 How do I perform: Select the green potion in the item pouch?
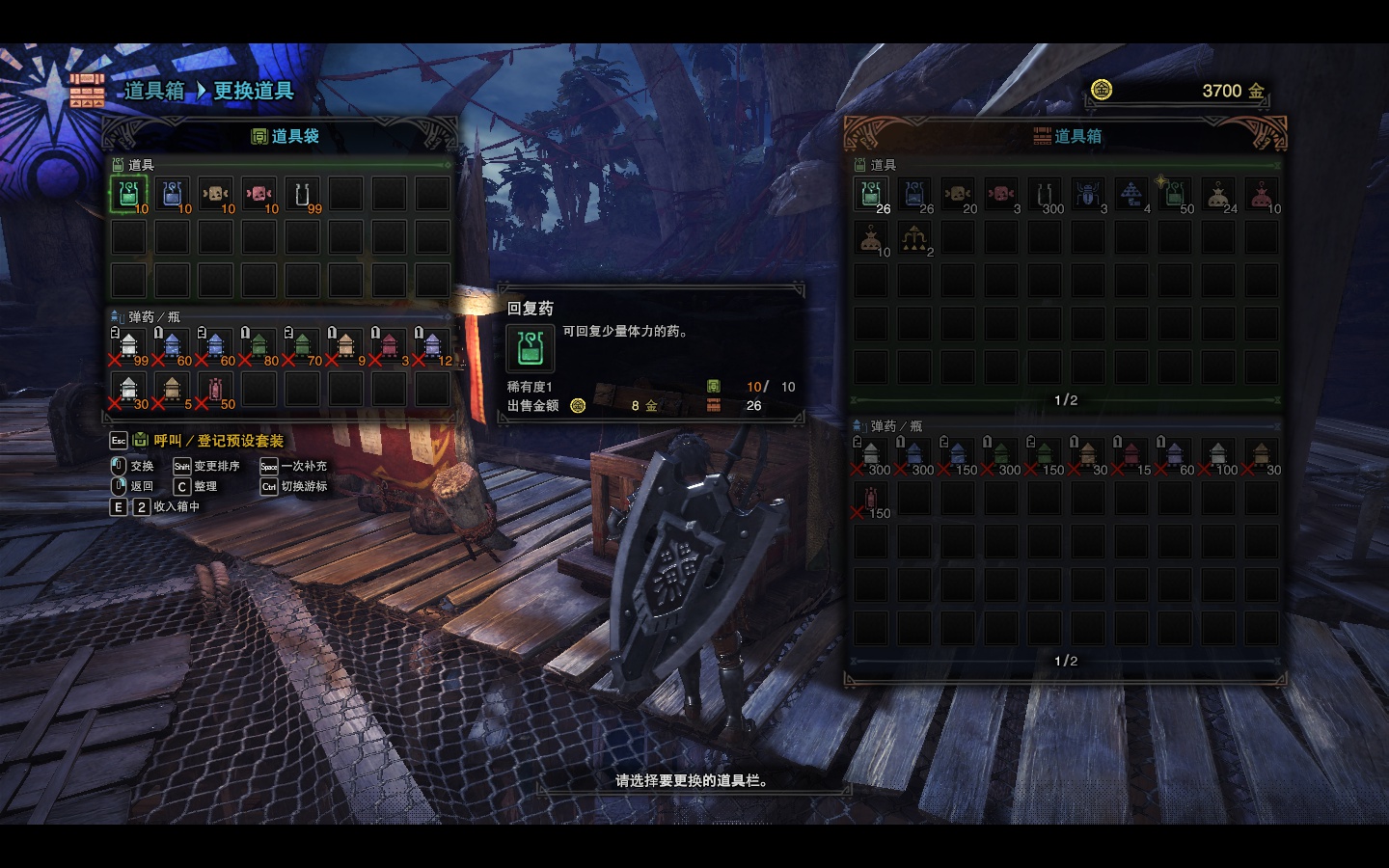point(128,195)
